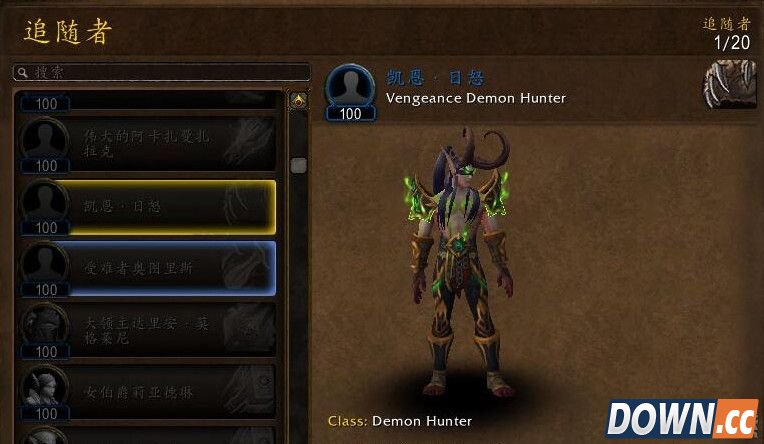
Task: Click the claw class icon beside 1/20
Action: (729, 84)
